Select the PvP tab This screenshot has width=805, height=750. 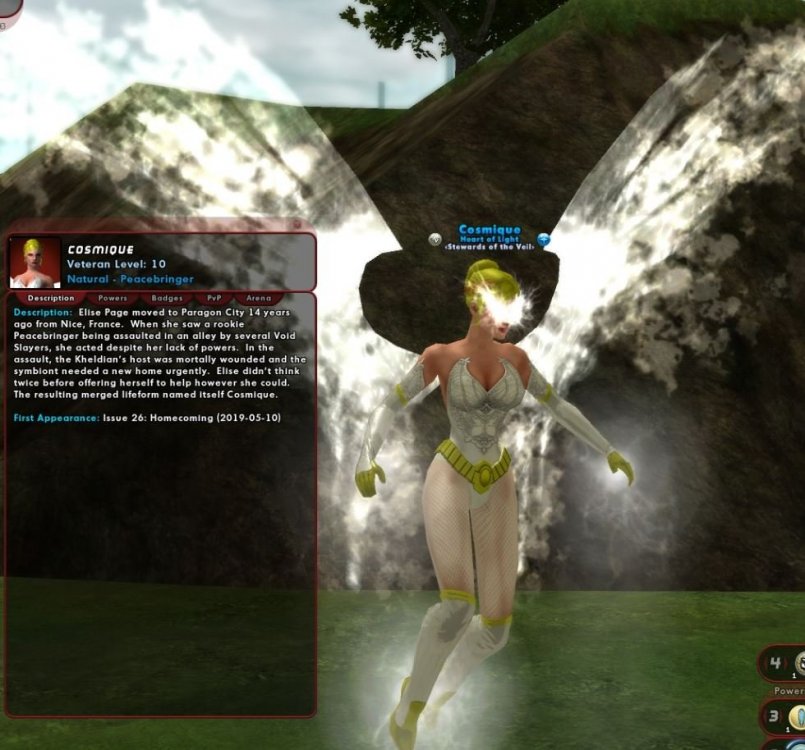pos(212,297)
